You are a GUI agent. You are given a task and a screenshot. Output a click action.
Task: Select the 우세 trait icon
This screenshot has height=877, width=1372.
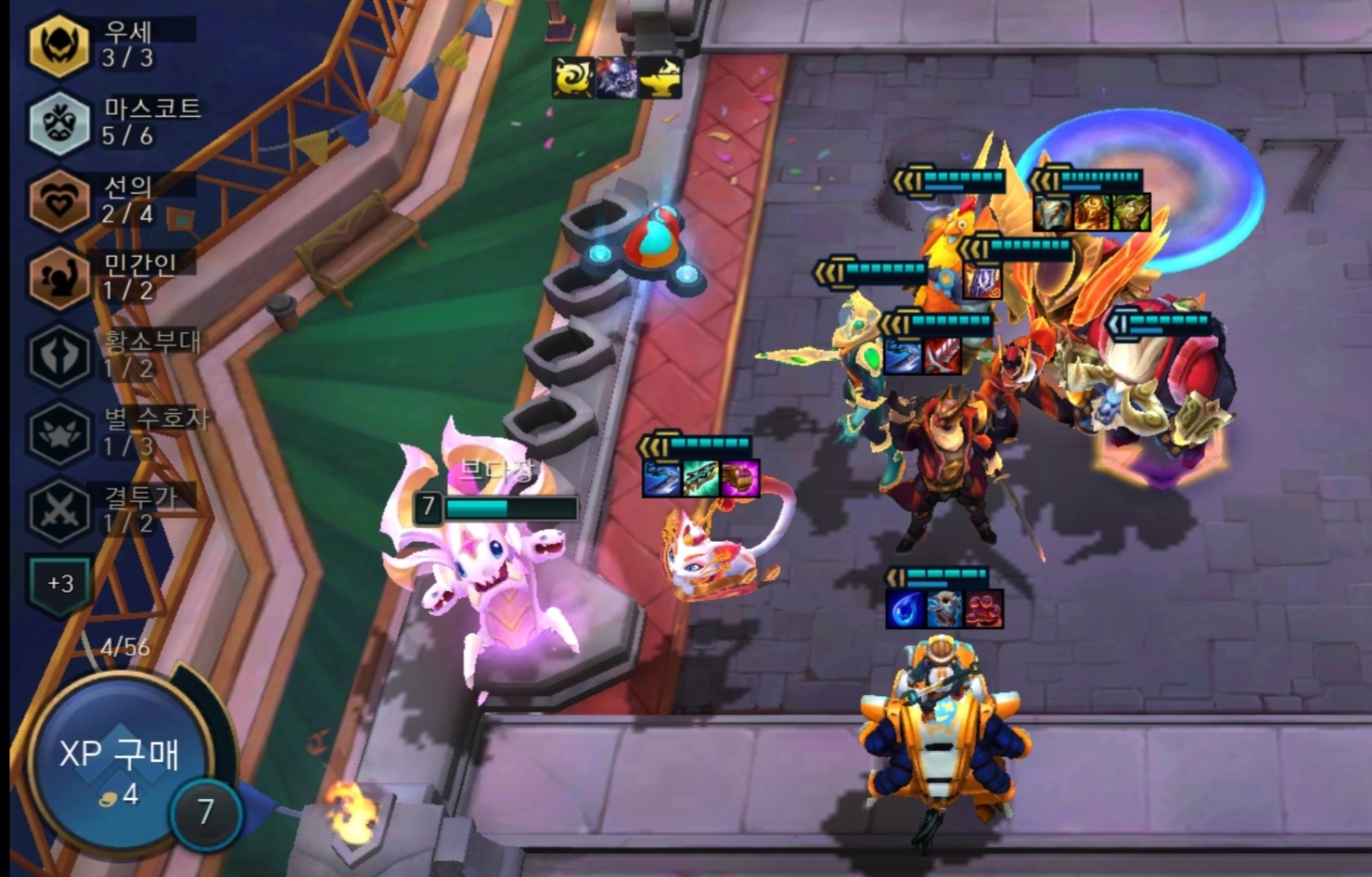(x=58, y=42)
